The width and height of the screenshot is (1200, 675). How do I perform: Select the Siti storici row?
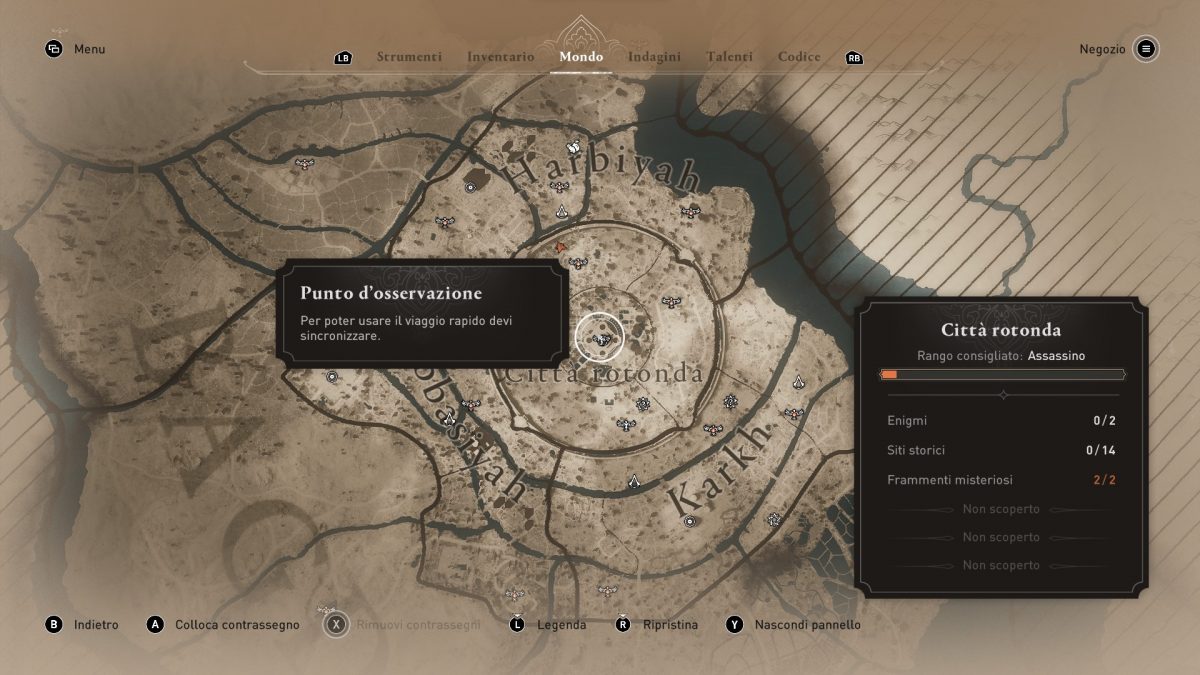click(x=1001, y=451)
